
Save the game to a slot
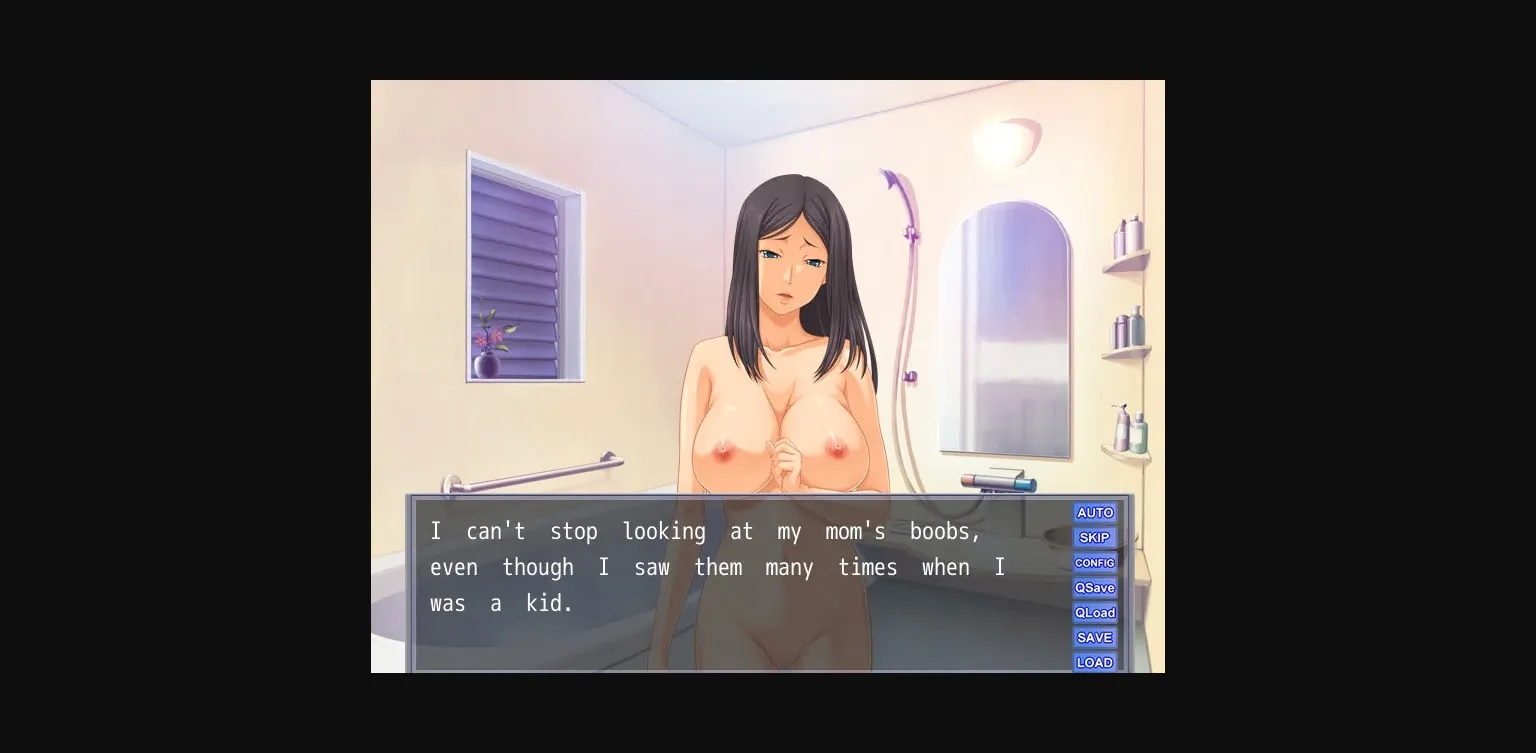coord(1095,637)
